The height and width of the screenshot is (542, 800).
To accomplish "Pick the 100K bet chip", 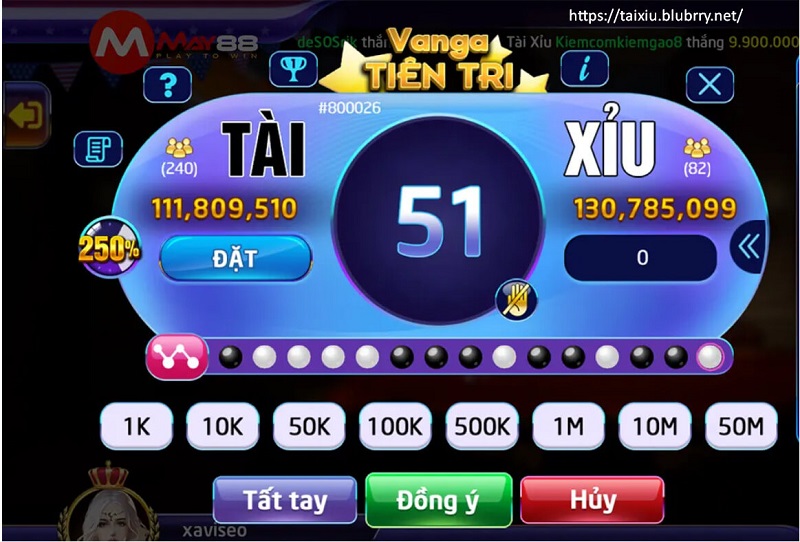I will (x=395, y=427).
